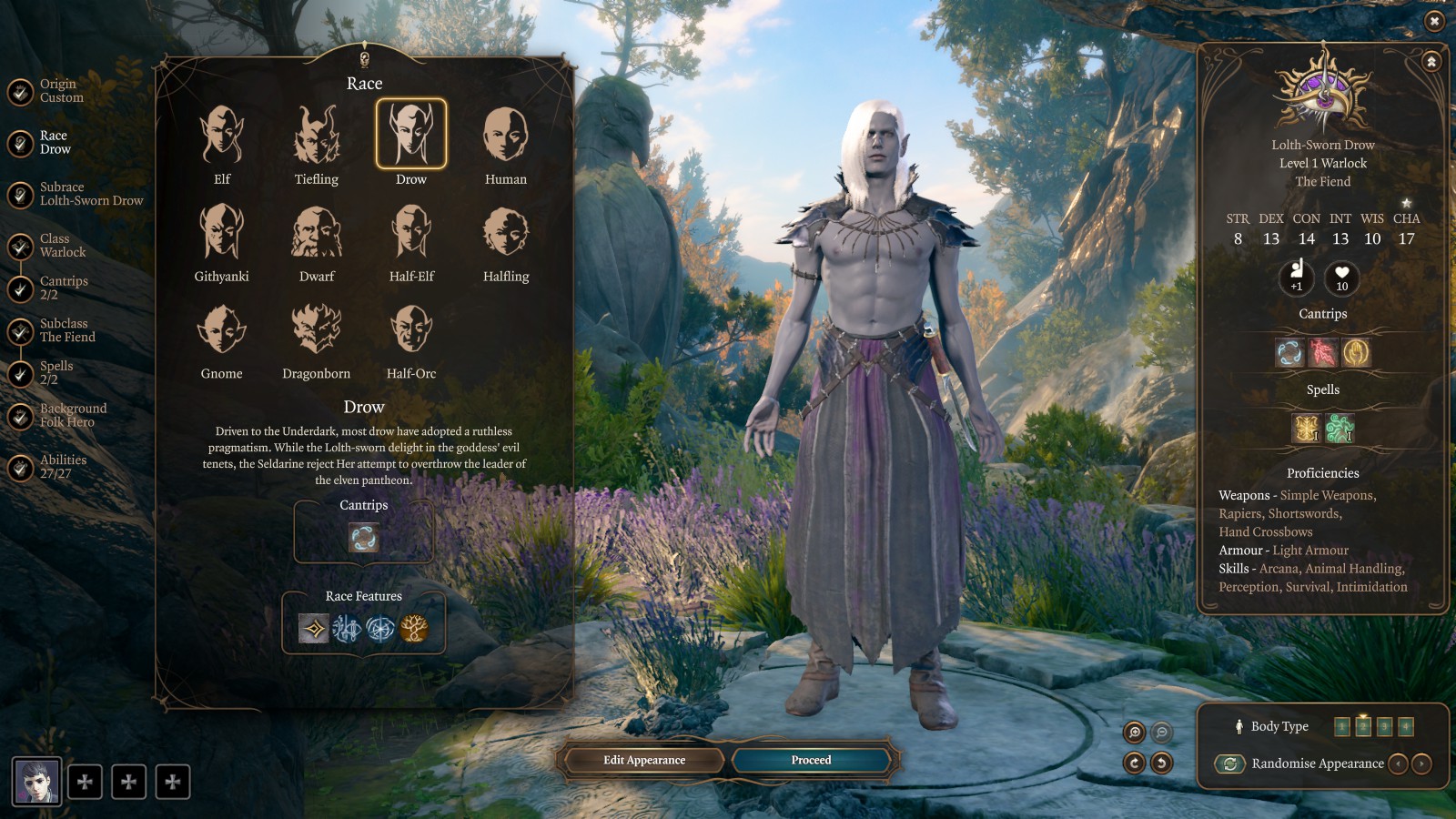Select the Dragonborn race icon
Screen dimensions: 1456x819
316,330
